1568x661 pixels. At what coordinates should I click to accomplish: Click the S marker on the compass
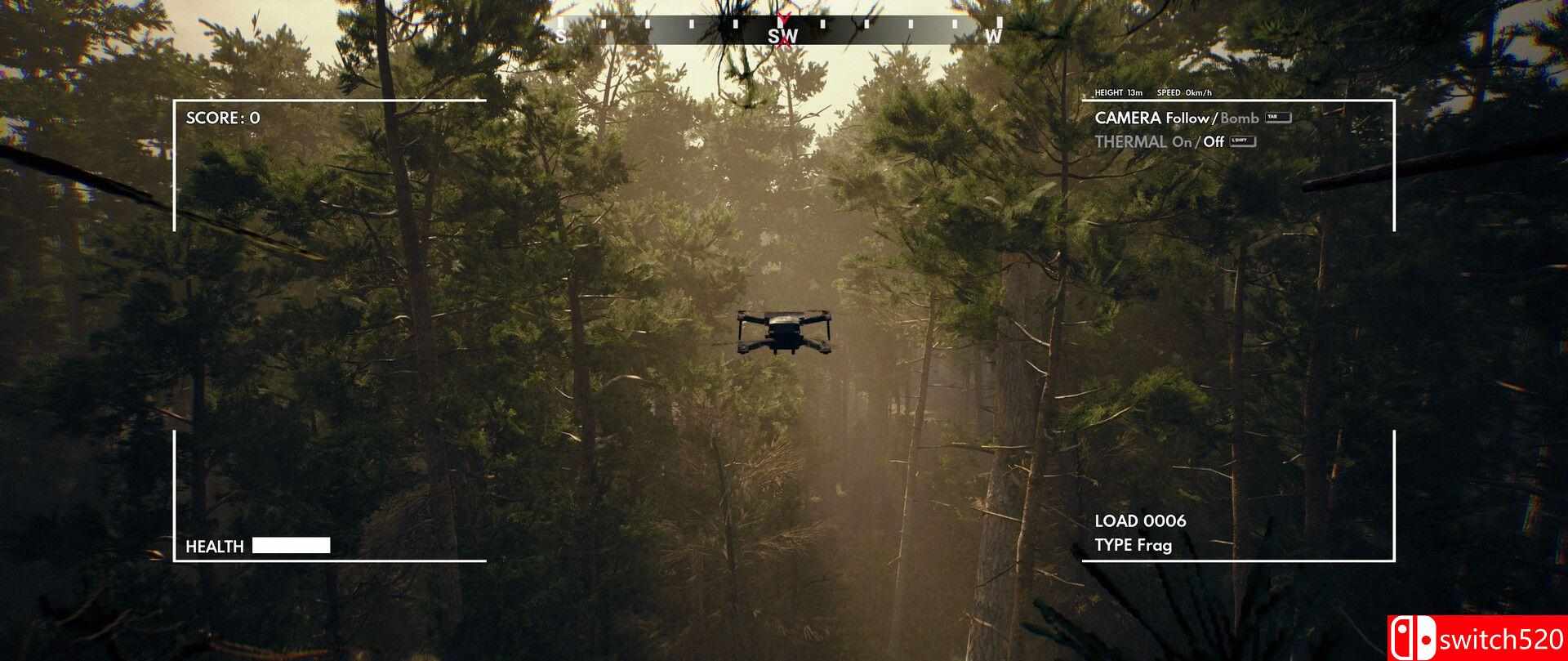click(561, 36)
